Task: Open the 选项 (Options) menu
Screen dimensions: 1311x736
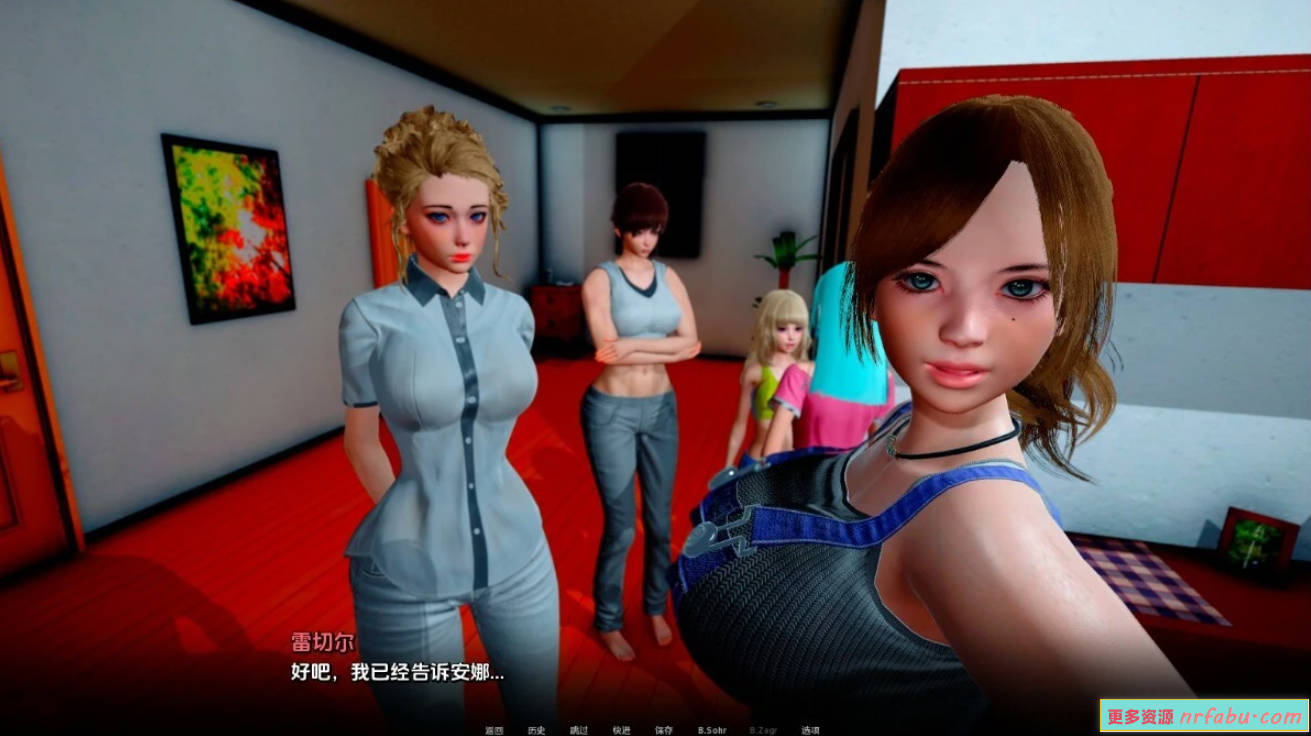Action: coord(810,730)
